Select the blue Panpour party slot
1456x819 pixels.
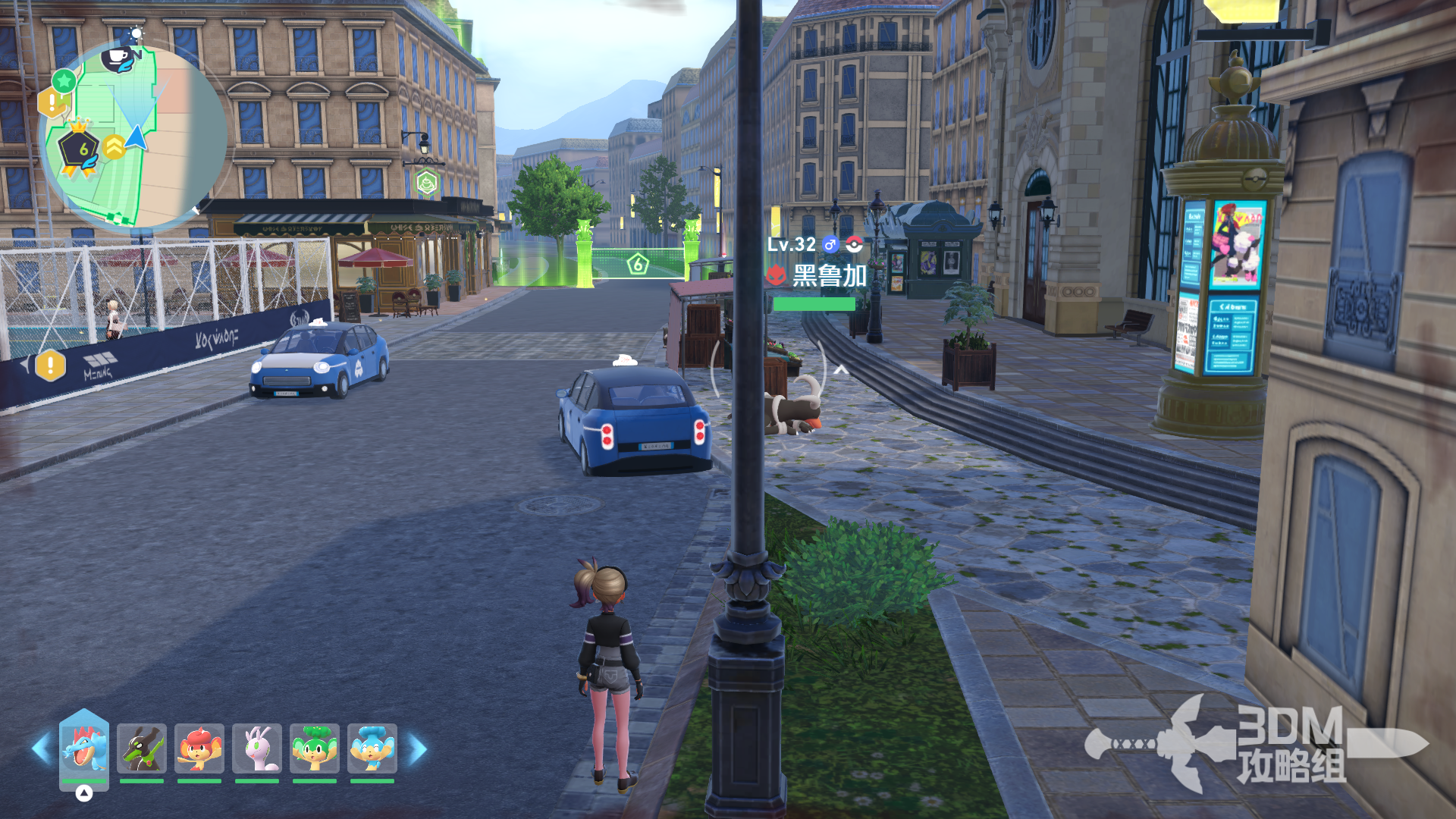point(372,748)
